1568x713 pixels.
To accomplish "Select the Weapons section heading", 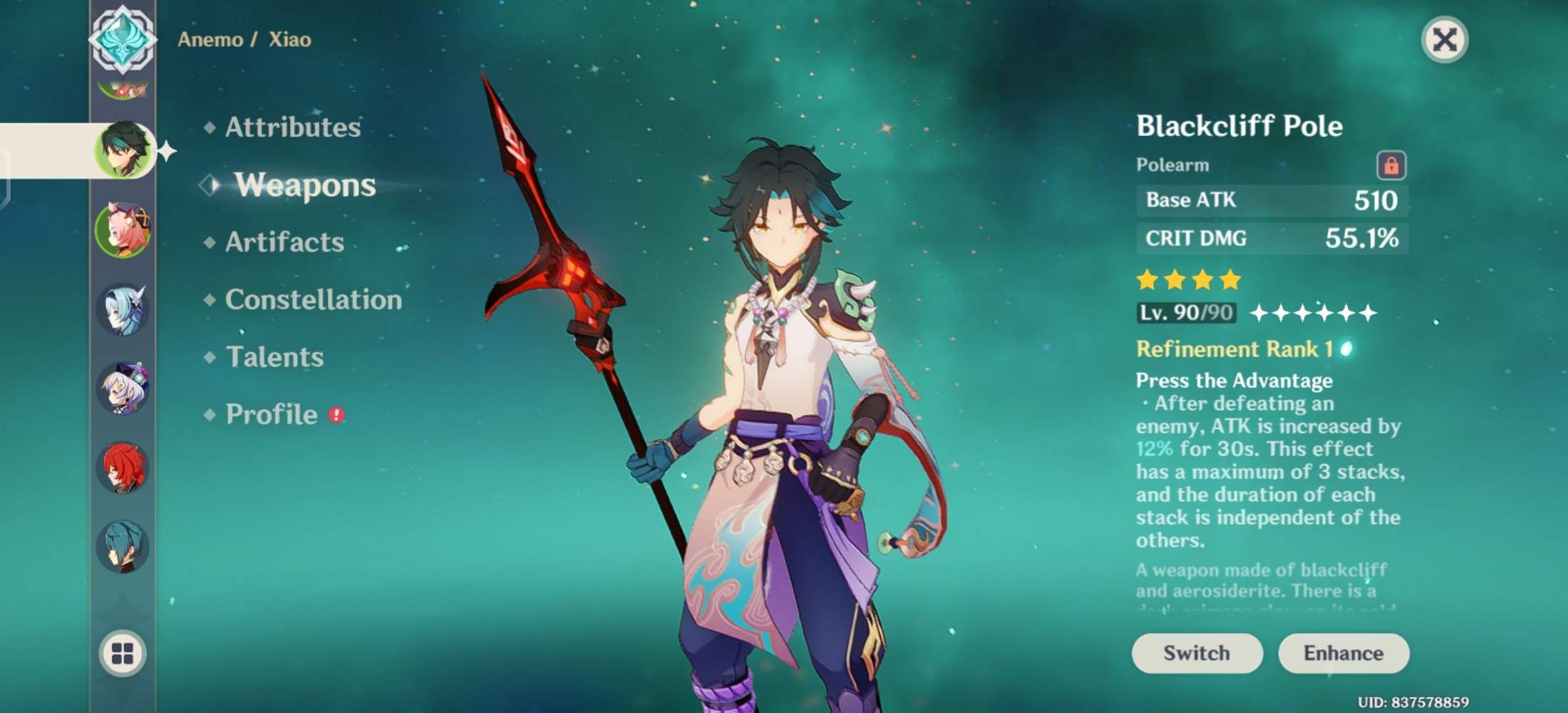I will [305, 185].
